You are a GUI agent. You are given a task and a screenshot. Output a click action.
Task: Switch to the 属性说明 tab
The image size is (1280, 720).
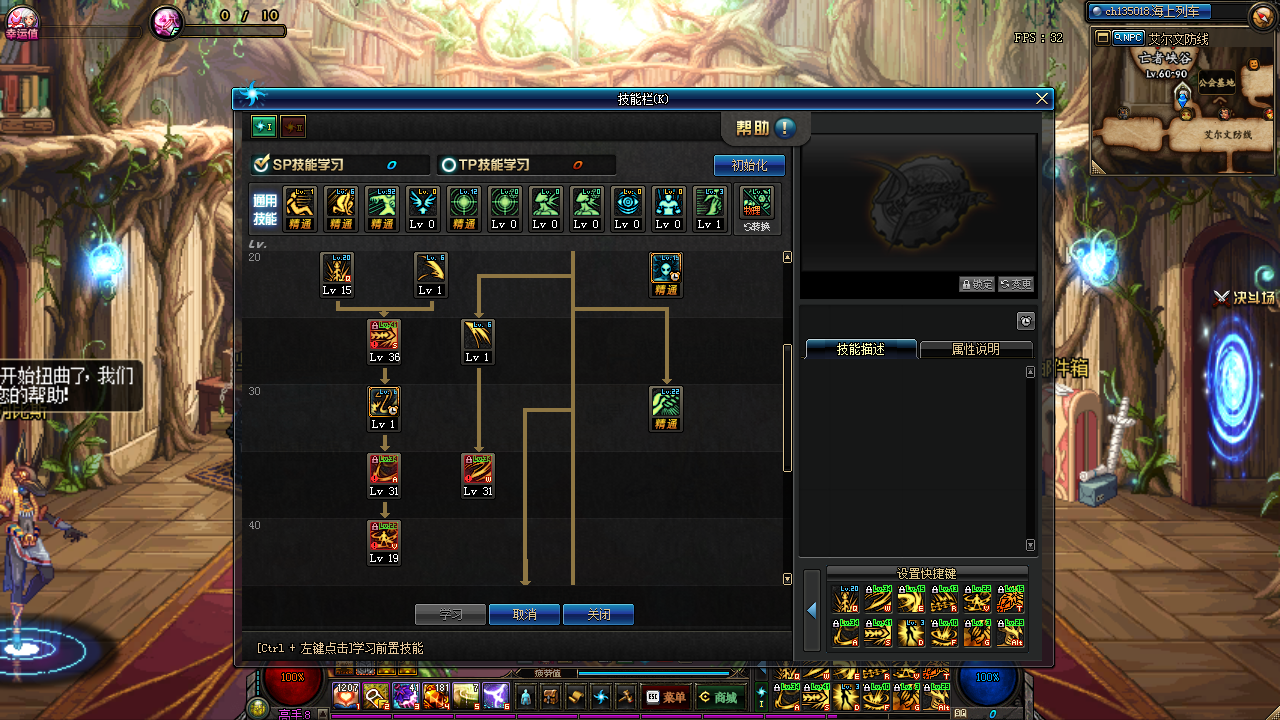975,349
